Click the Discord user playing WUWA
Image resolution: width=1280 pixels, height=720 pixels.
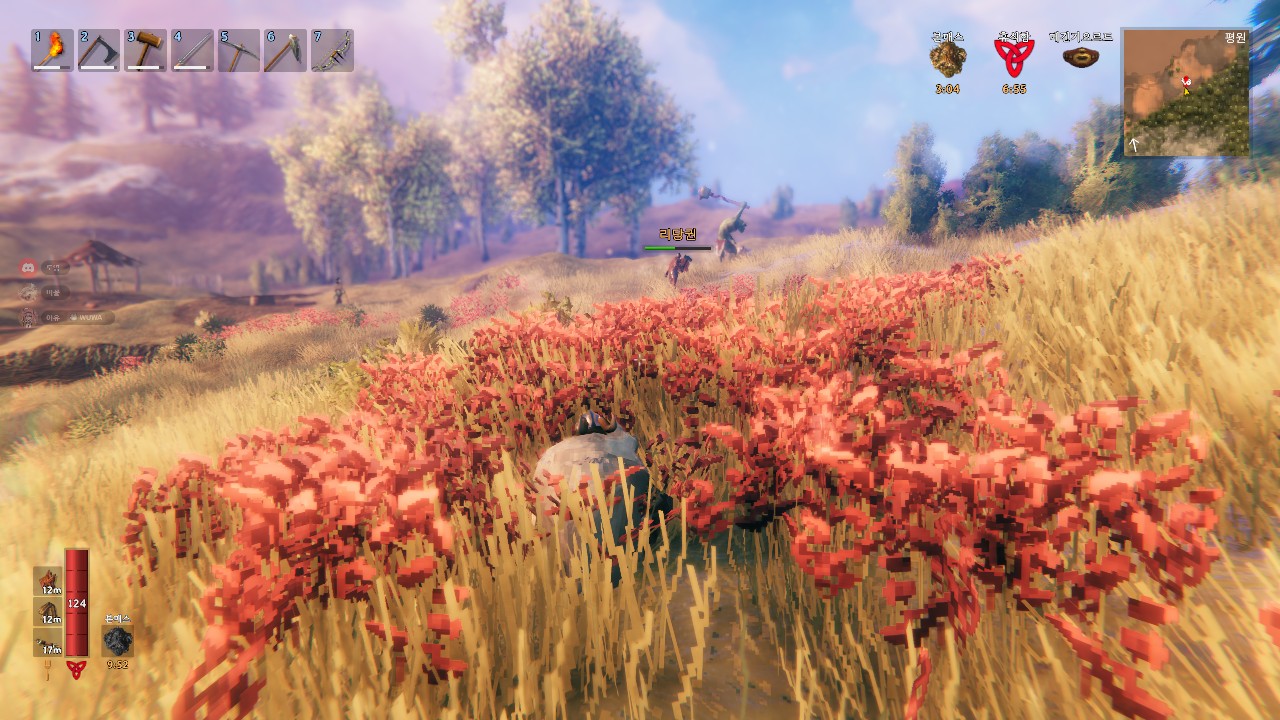(x=70, y=317)
